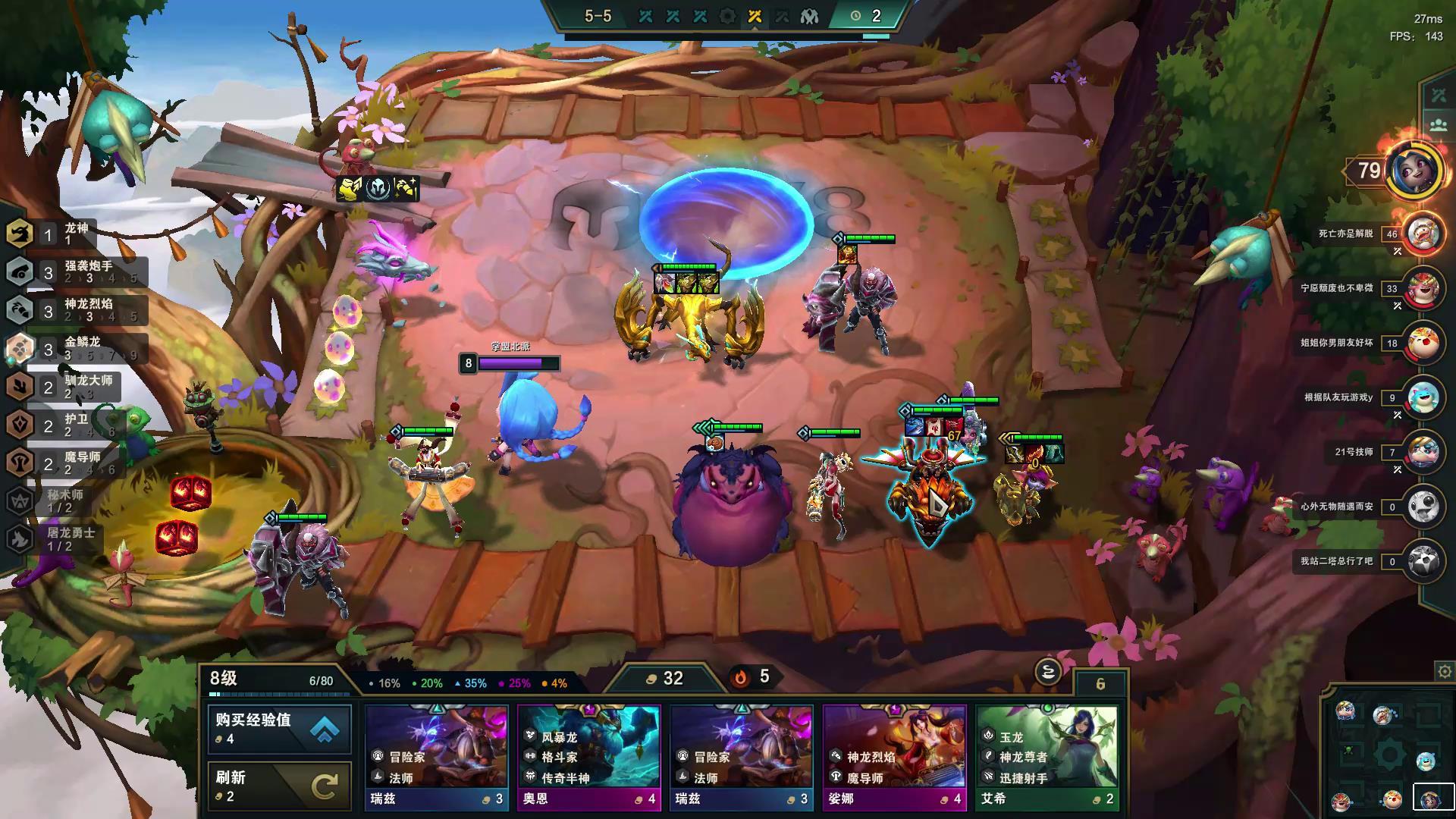Toggle the crossed-swords panel button at top right
Screen dimensions: 1456x819
point(1439,96)
